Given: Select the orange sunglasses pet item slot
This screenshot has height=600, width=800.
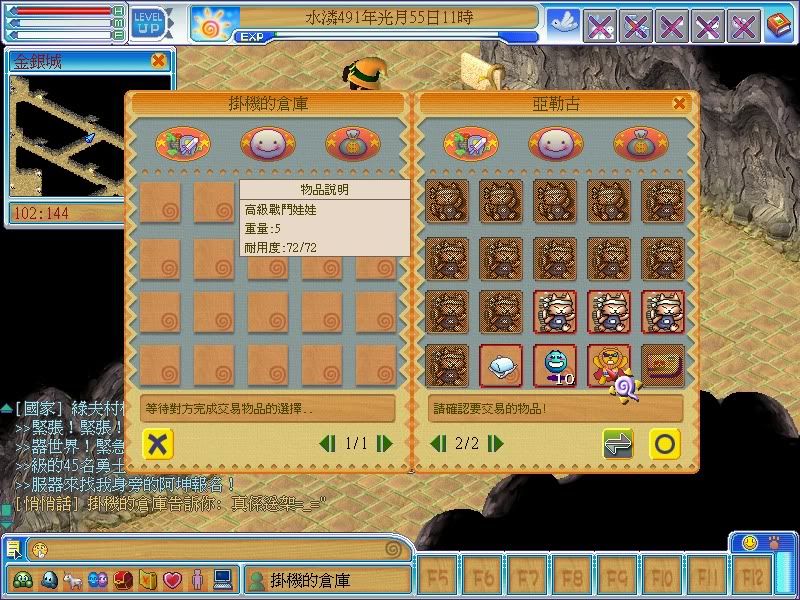Looking at the screenshot, I should (x=609, y=366).
